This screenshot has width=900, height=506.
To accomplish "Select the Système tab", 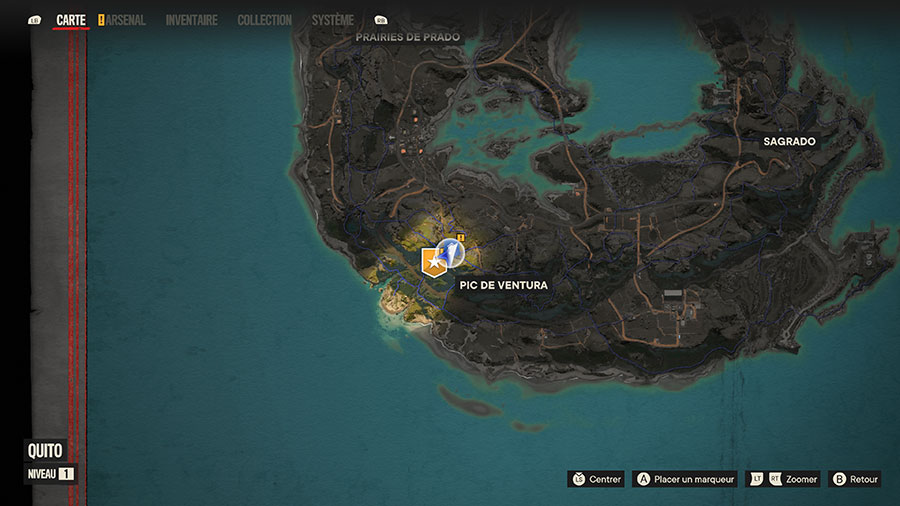I will pyautogui.click(x=332, y=20).
